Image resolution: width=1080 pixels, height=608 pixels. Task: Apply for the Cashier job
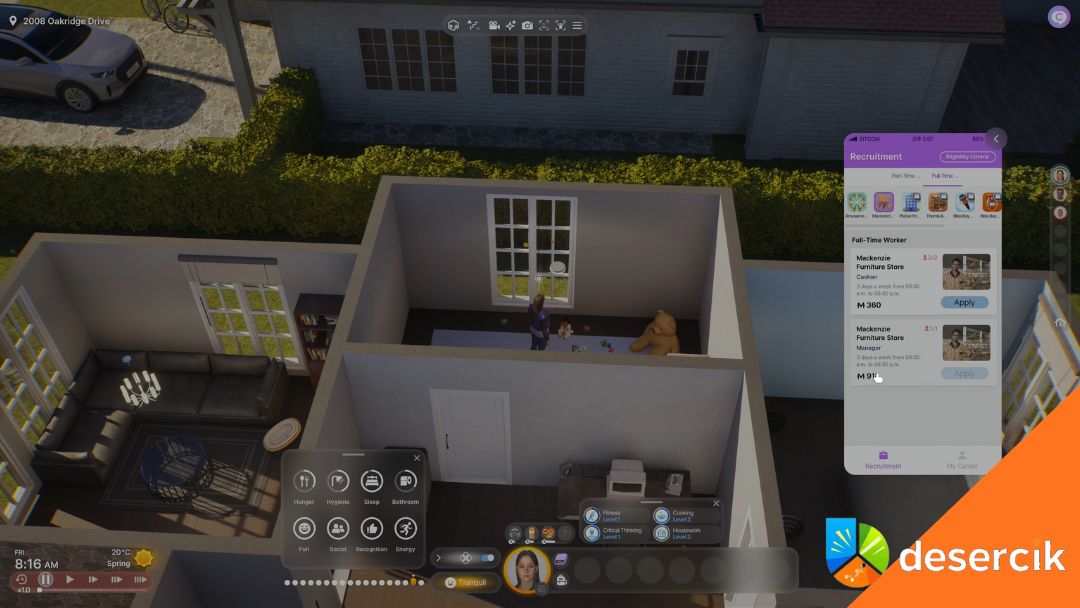click(x=964, y=302)
